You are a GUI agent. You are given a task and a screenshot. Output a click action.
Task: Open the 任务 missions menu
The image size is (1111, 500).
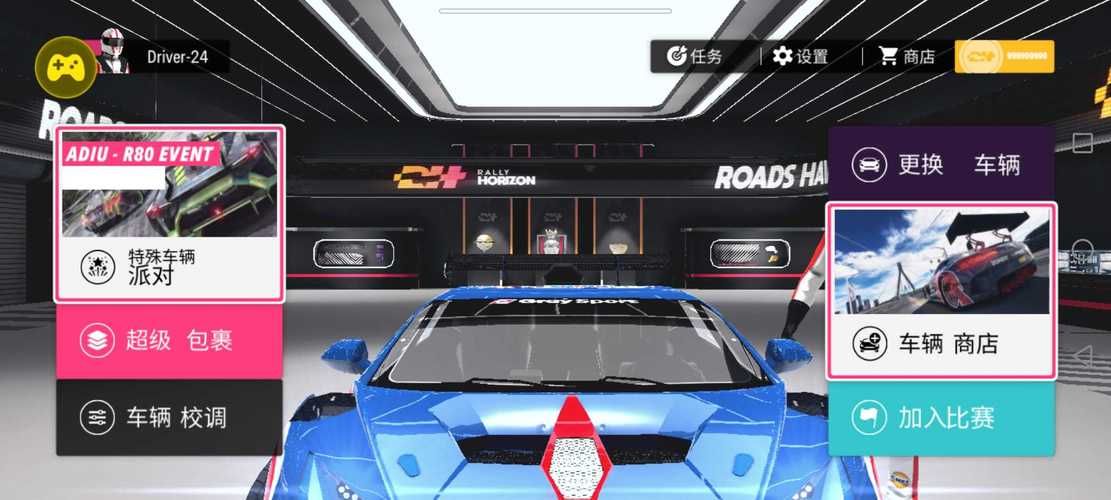coord(696,56)
